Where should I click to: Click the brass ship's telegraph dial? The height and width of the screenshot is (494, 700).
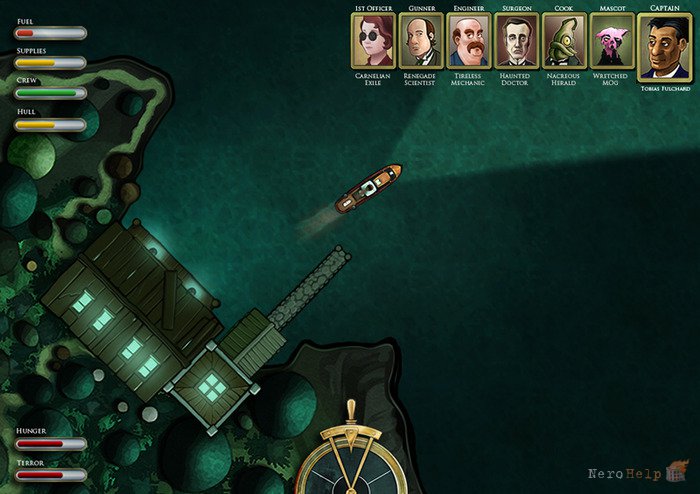pyautogui.click(x=350, y=462)
